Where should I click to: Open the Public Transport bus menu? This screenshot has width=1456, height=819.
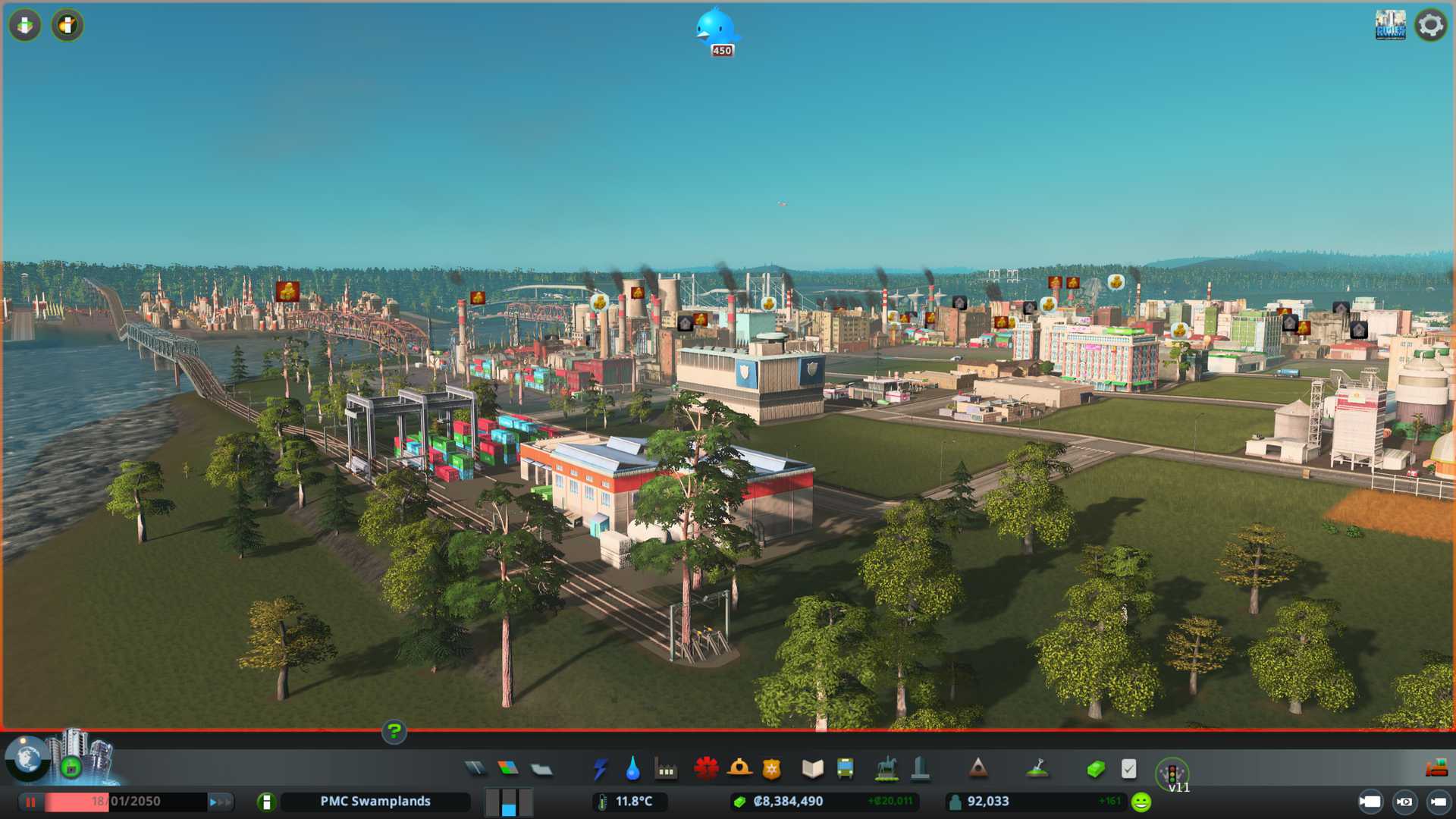pos(846,769)
